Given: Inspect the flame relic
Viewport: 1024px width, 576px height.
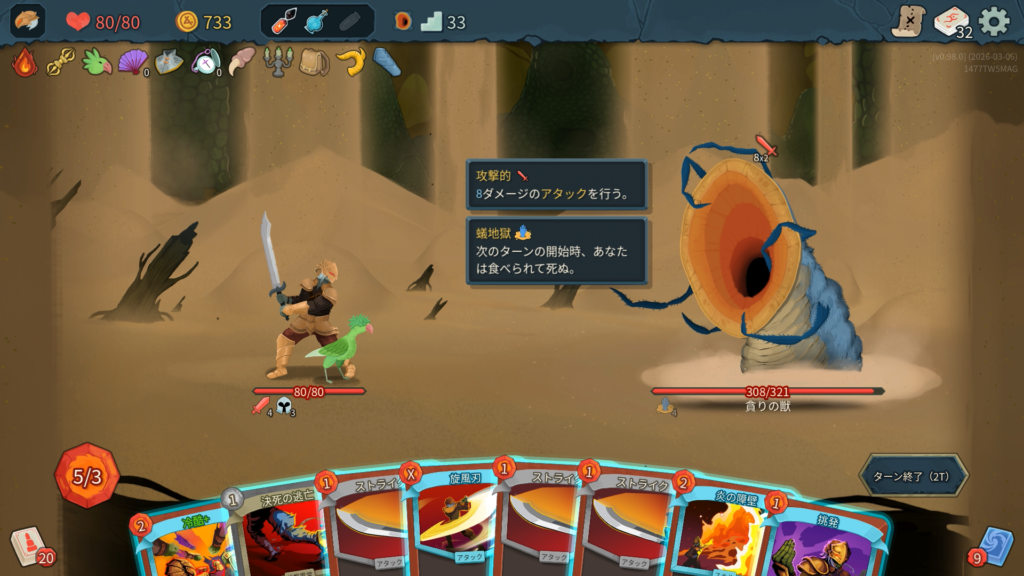Looking at the screenshot, I should pos(24,62).
